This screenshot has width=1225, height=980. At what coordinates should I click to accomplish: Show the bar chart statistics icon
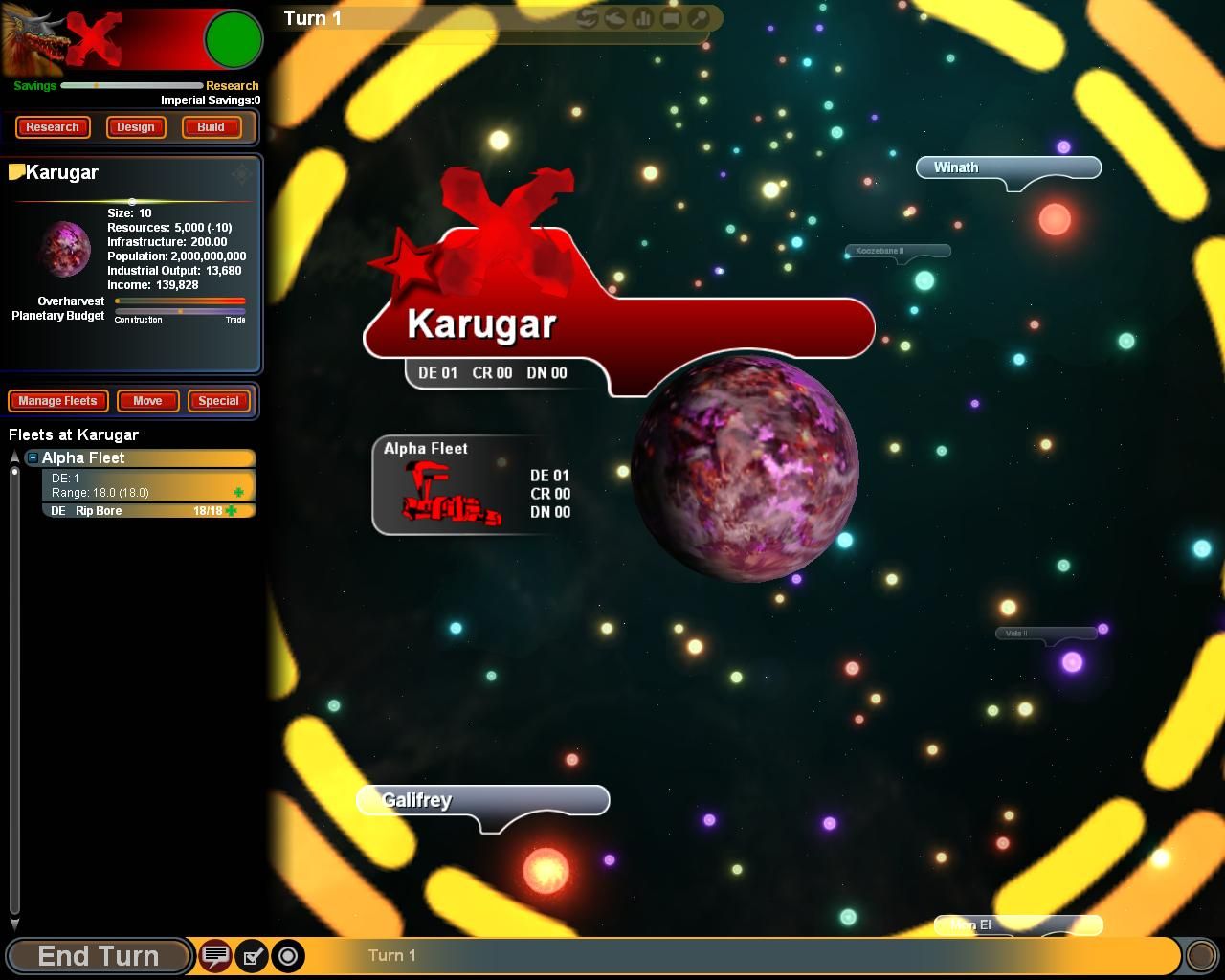click(x=643, y=18)
